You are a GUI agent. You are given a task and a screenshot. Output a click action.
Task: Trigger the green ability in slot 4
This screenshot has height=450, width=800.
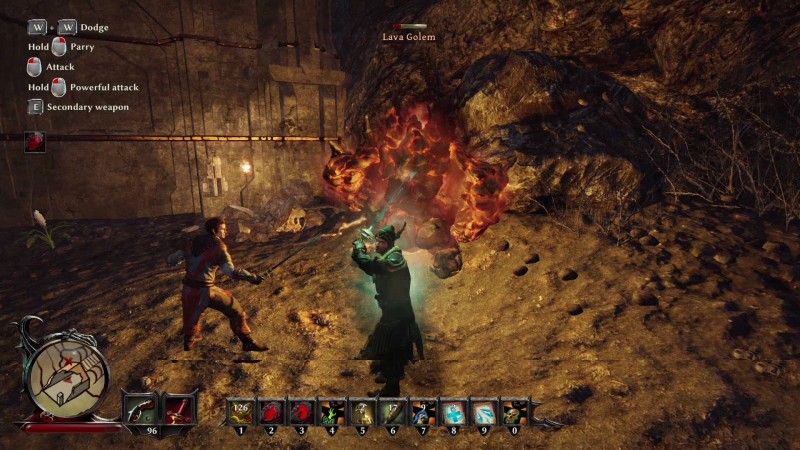pyautogui.click(x=331, y=412)
